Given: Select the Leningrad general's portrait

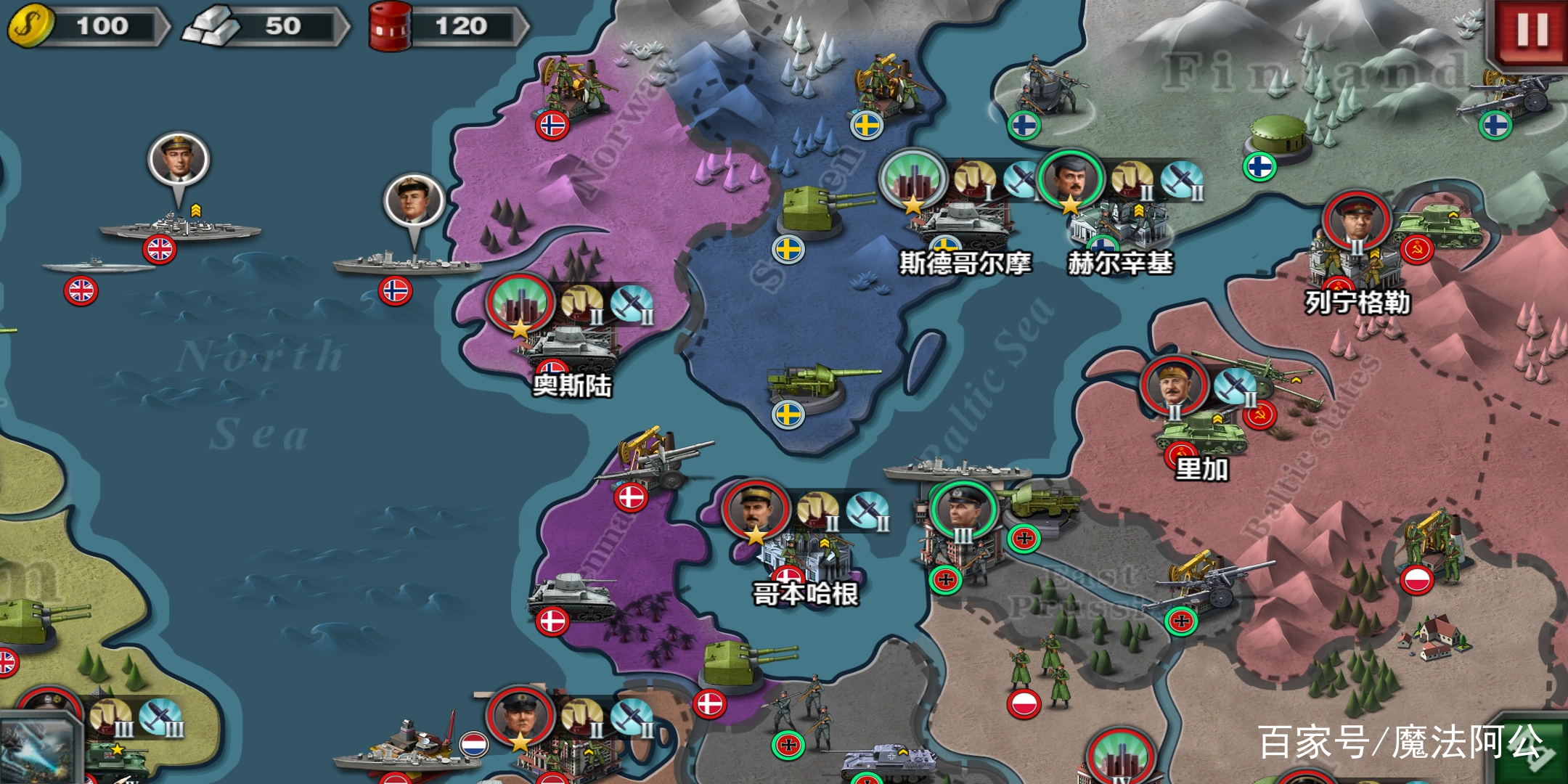Looking at the screenshot, I should (x=1356, y=219).
